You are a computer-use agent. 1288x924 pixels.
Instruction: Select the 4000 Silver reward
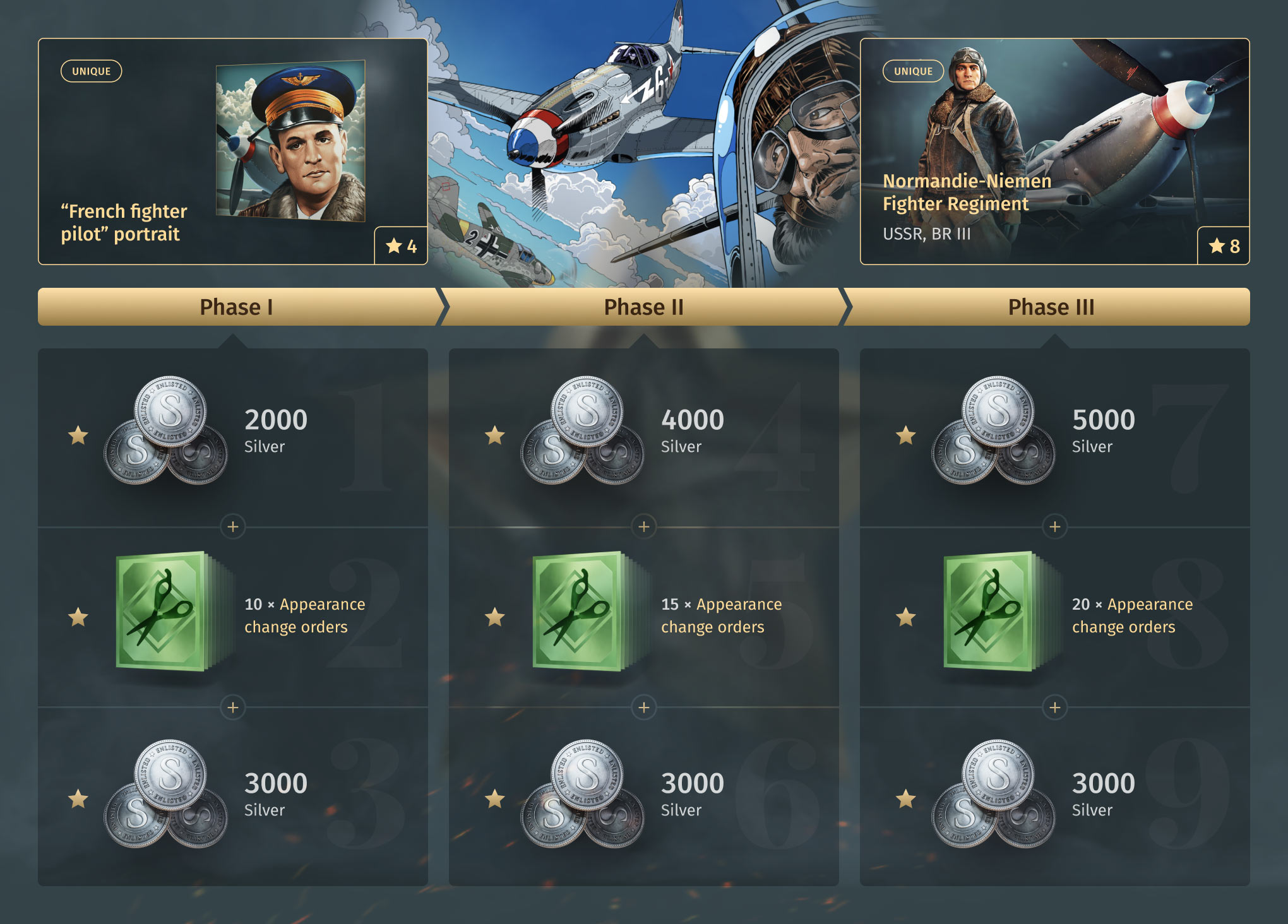click(x=643, y=435)
